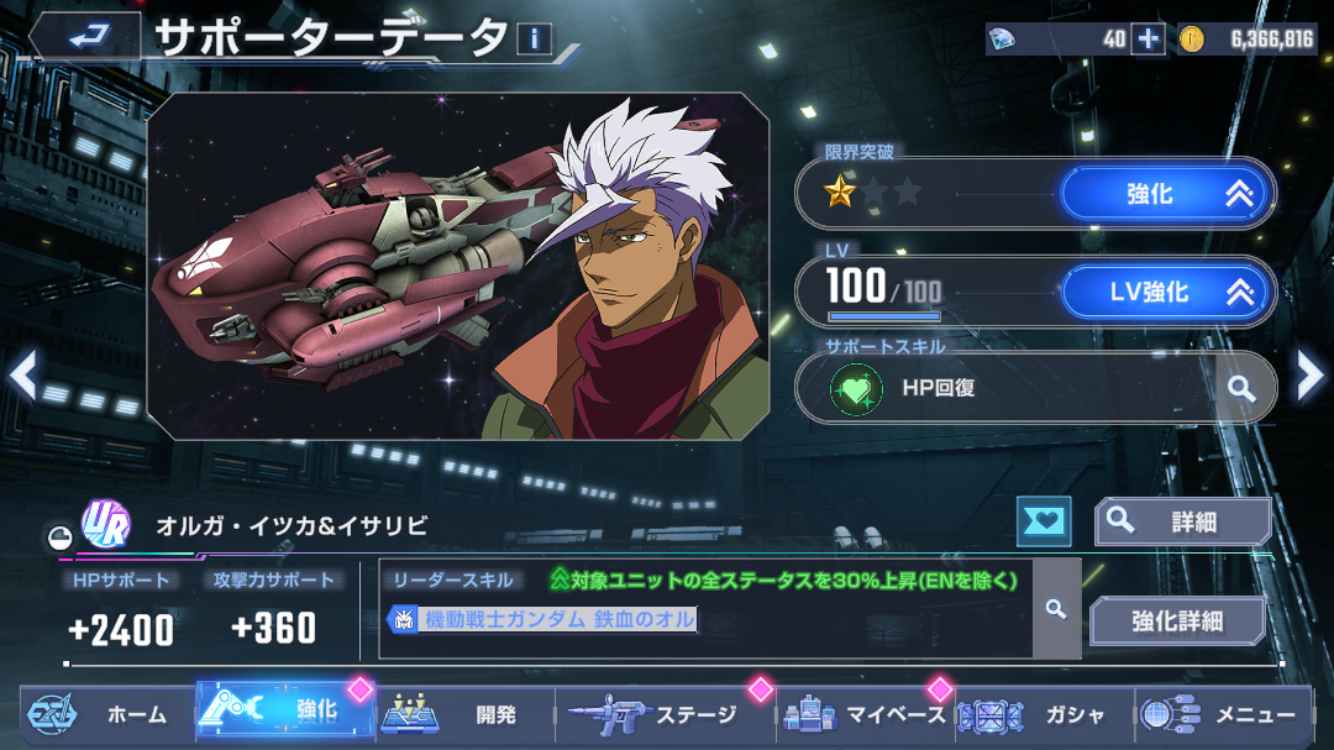Open the 詳細 details button
Screen dimensions: 1334x750
tap(1183, 521)
